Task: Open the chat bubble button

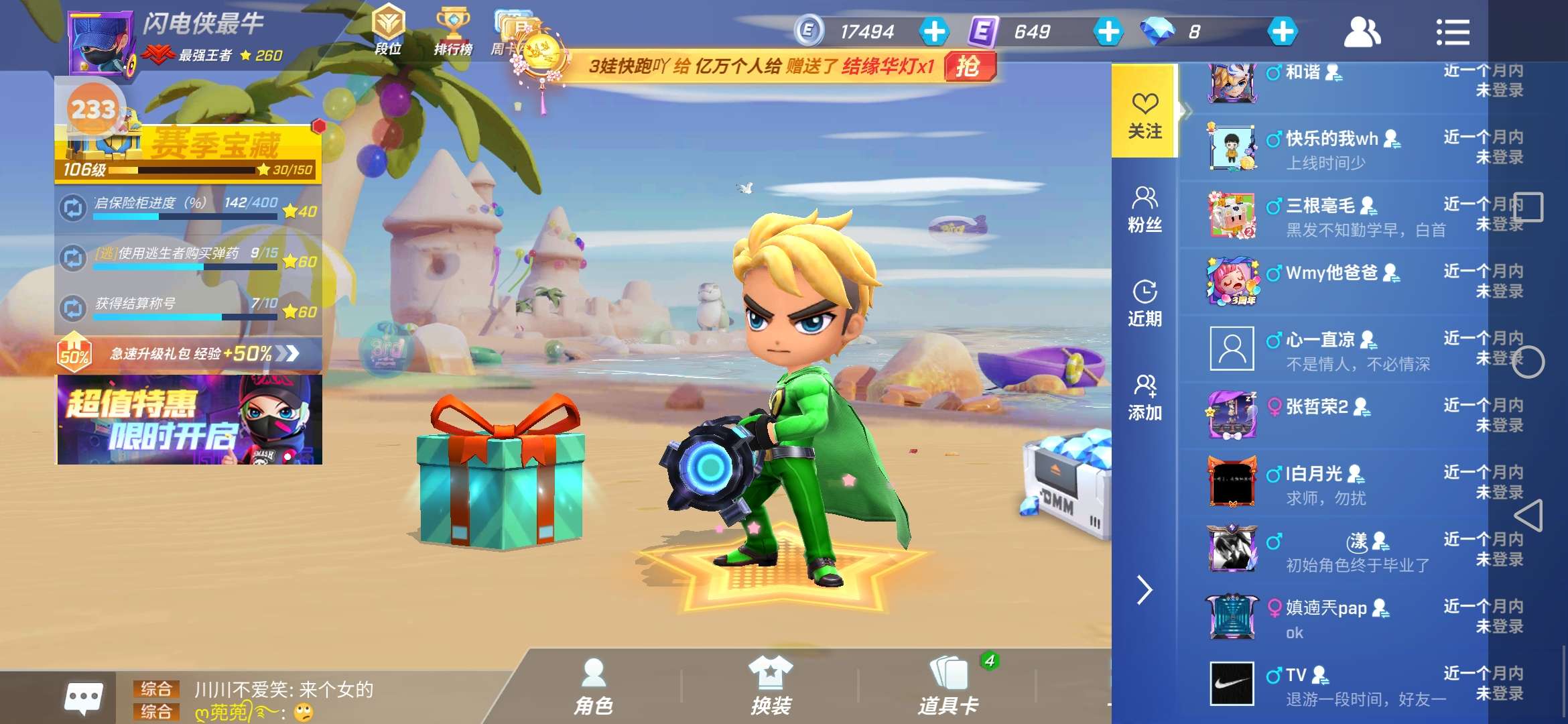Action: tap(83, 698)
